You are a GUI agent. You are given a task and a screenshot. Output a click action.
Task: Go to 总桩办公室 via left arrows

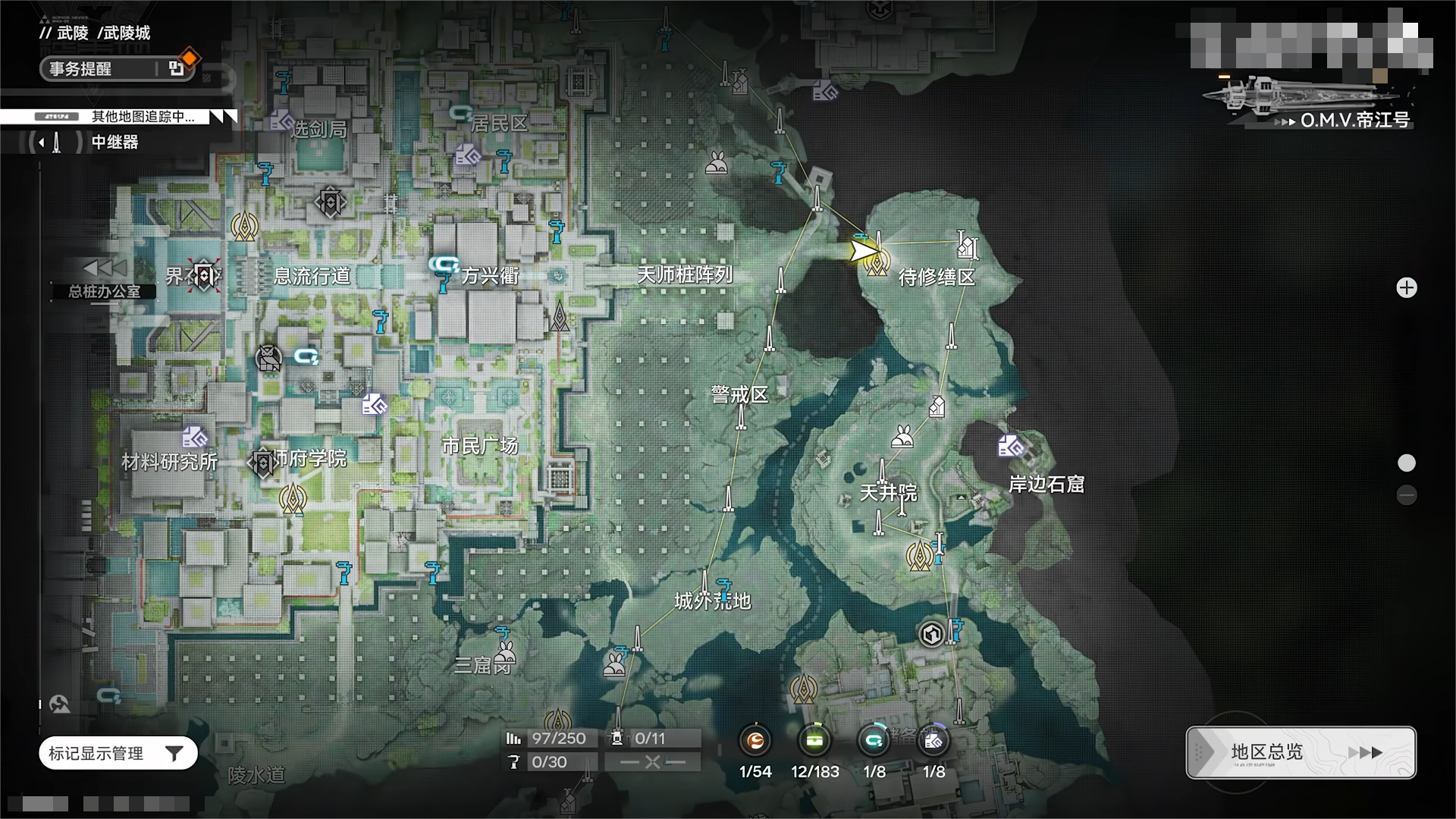coord(105,268)
